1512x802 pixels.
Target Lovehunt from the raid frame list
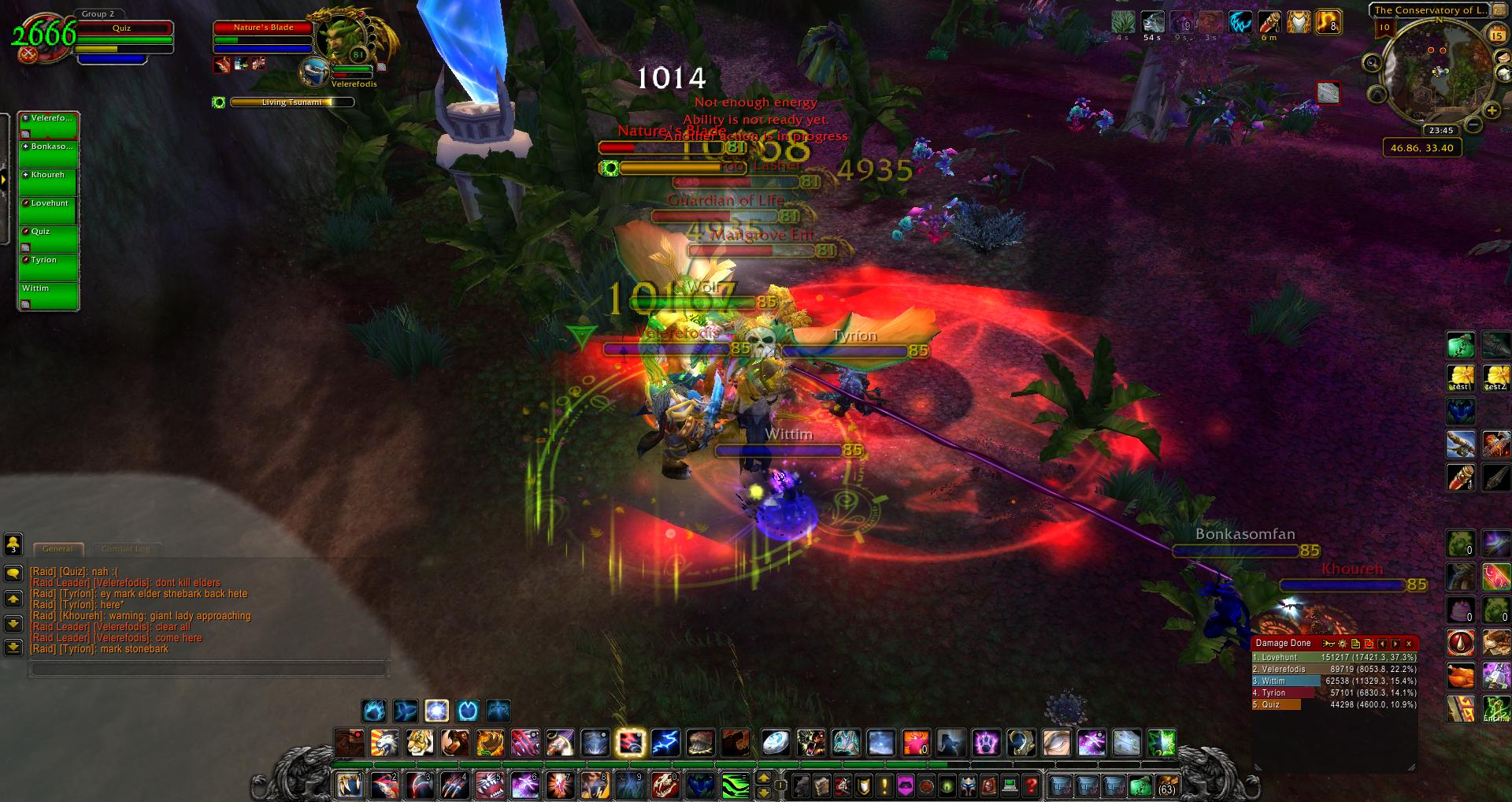pos(48,210)
